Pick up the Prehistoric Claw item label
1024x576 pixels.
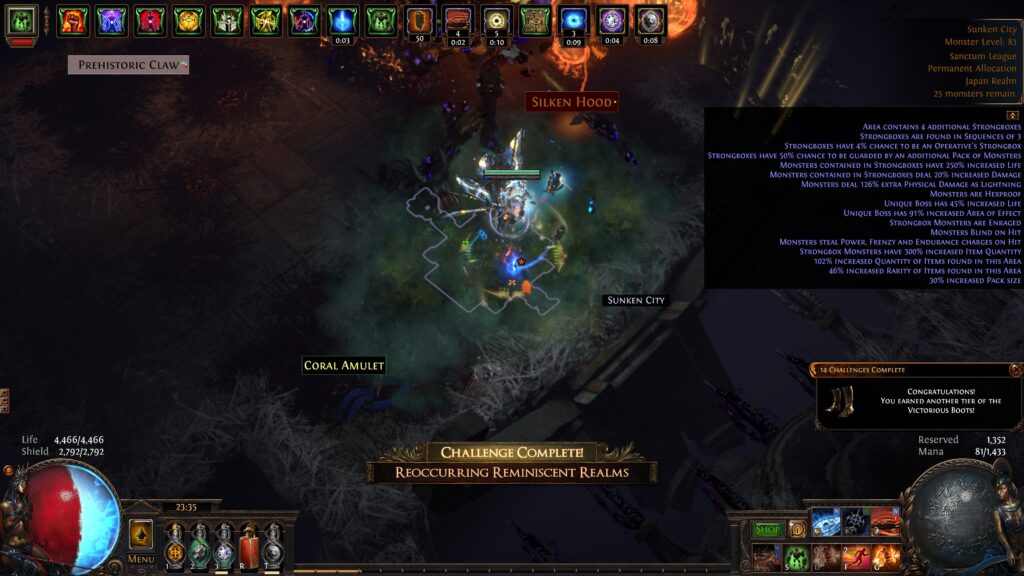128,65
